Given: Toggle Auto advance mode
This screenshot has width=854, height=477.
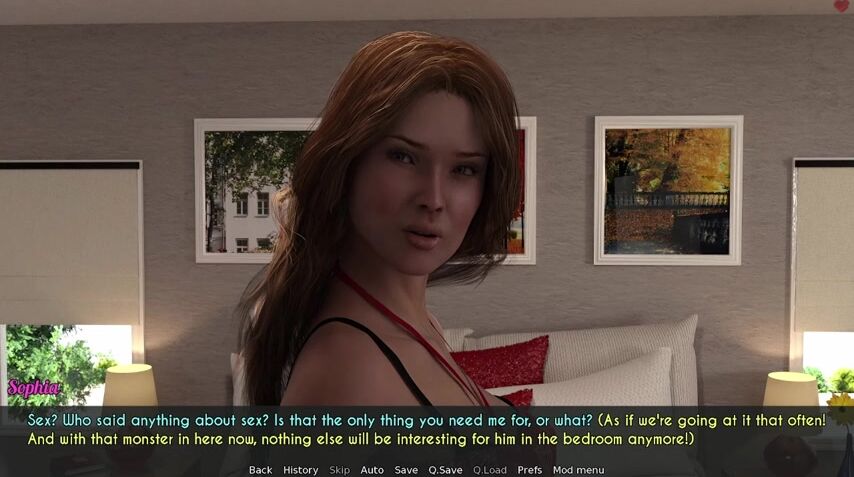Looking at the screenshot, I should click(x=372, y=470).
